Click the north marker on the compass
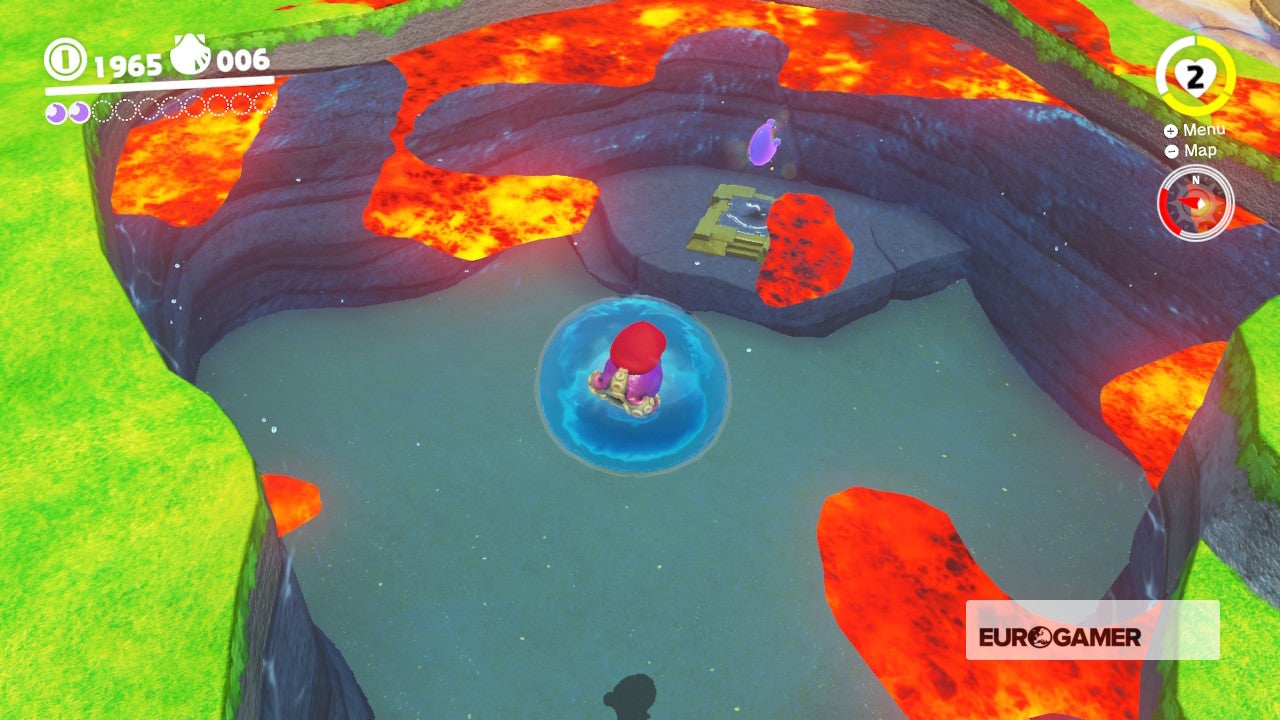 click(1195, 178)
